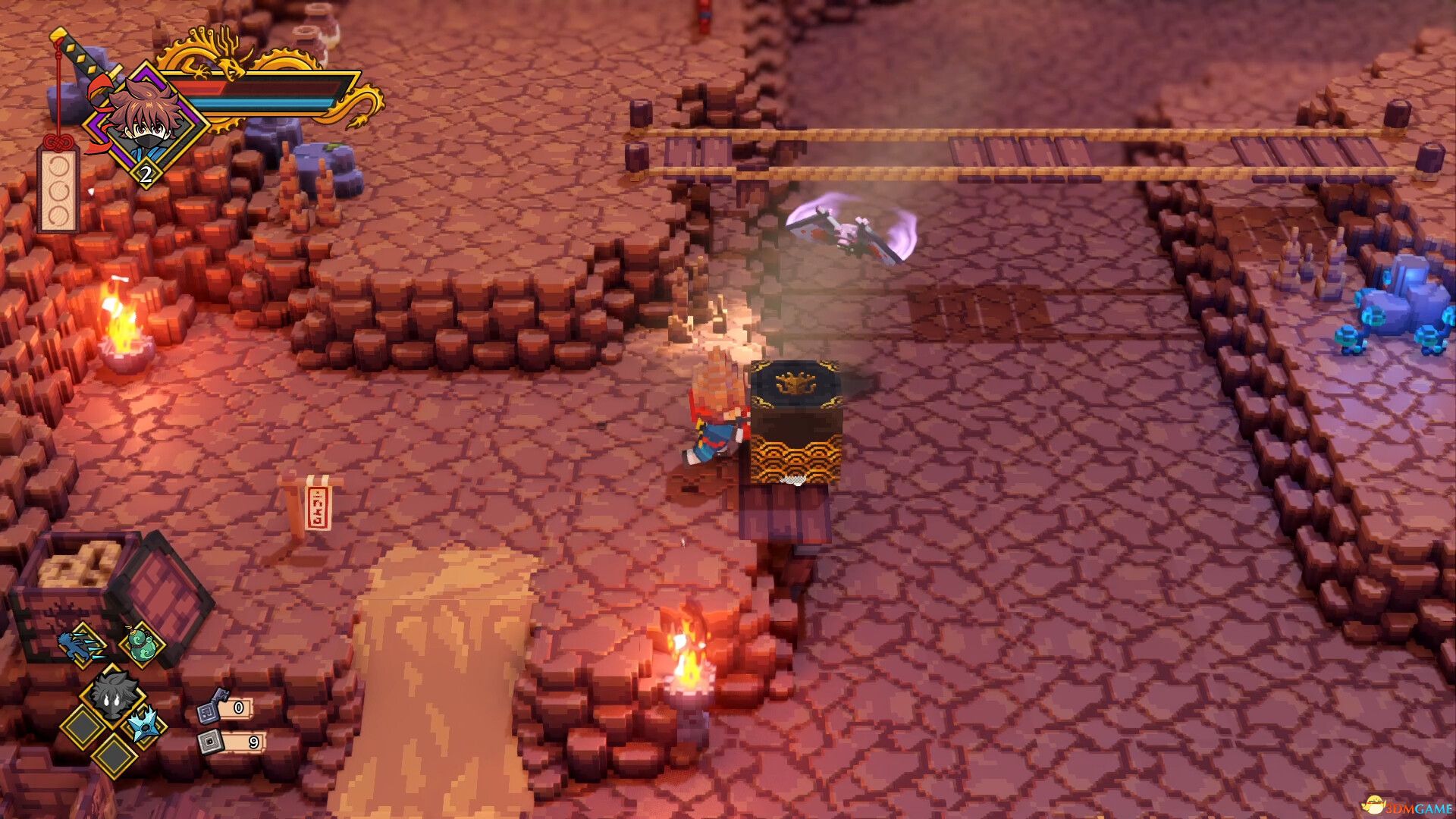Click the counter showing 9

(x=253, y=743)
